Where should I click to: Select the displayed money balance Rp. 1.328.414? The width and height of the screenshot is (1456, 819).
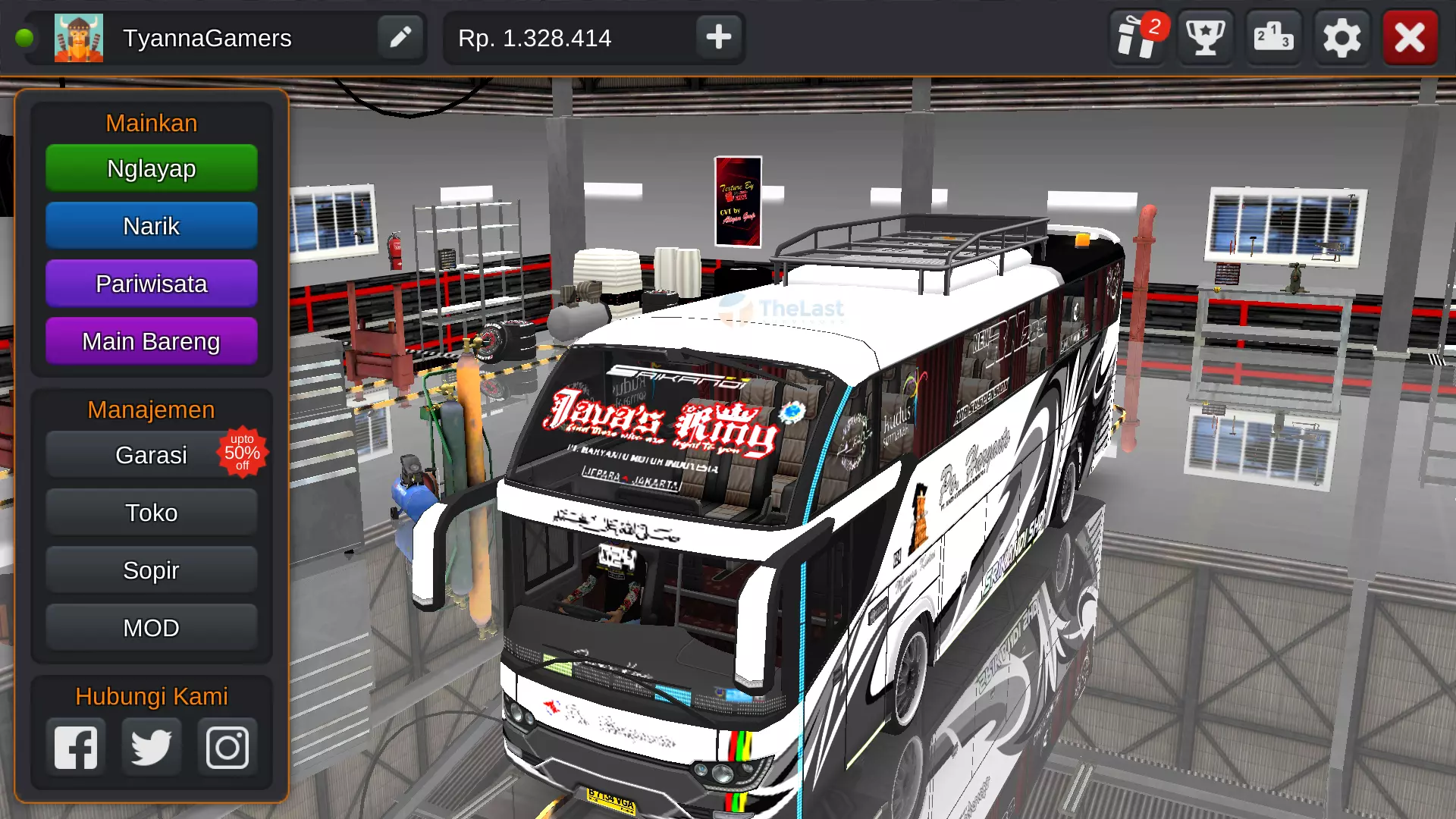[533, 37]
